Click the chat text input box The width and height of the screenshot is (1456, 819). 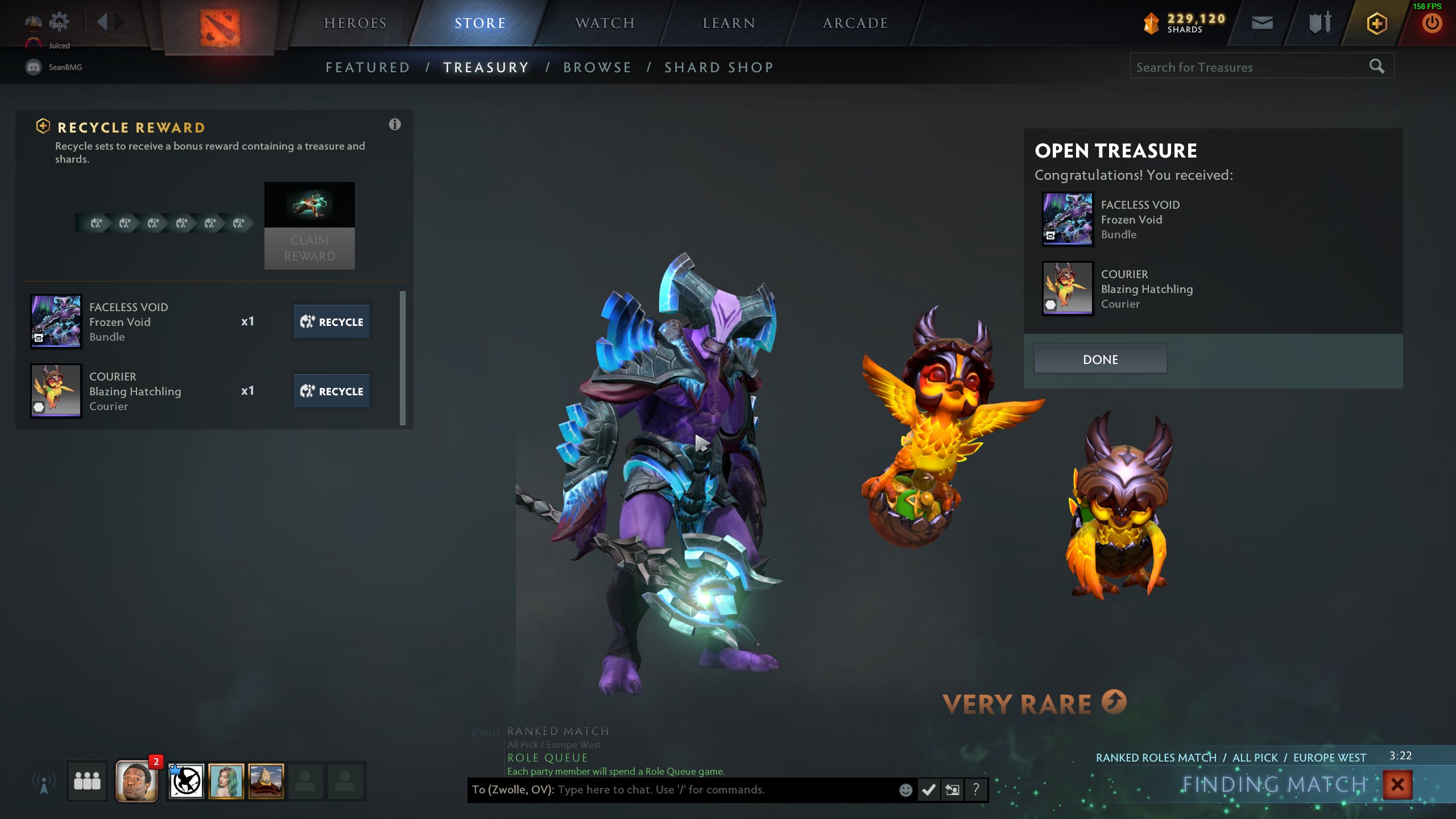[x=722, y=790]
